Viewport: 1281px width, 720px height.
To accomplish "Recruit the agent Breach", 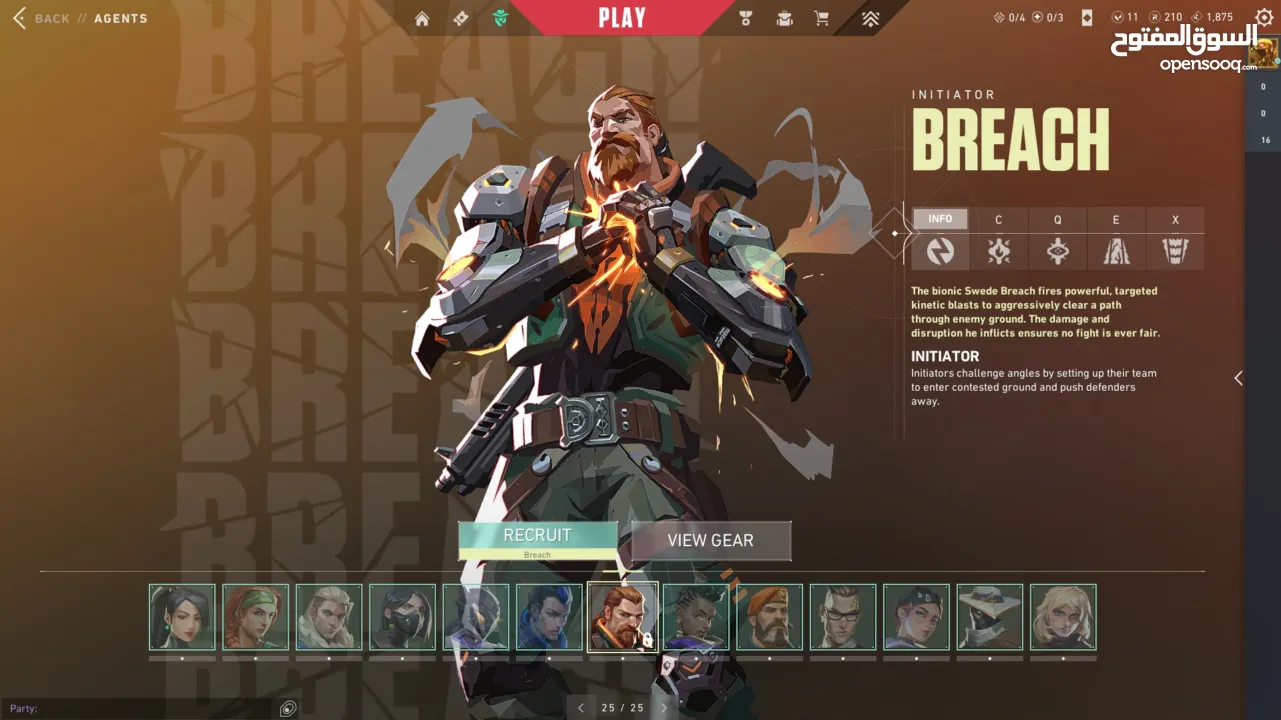I will [537, 540].
